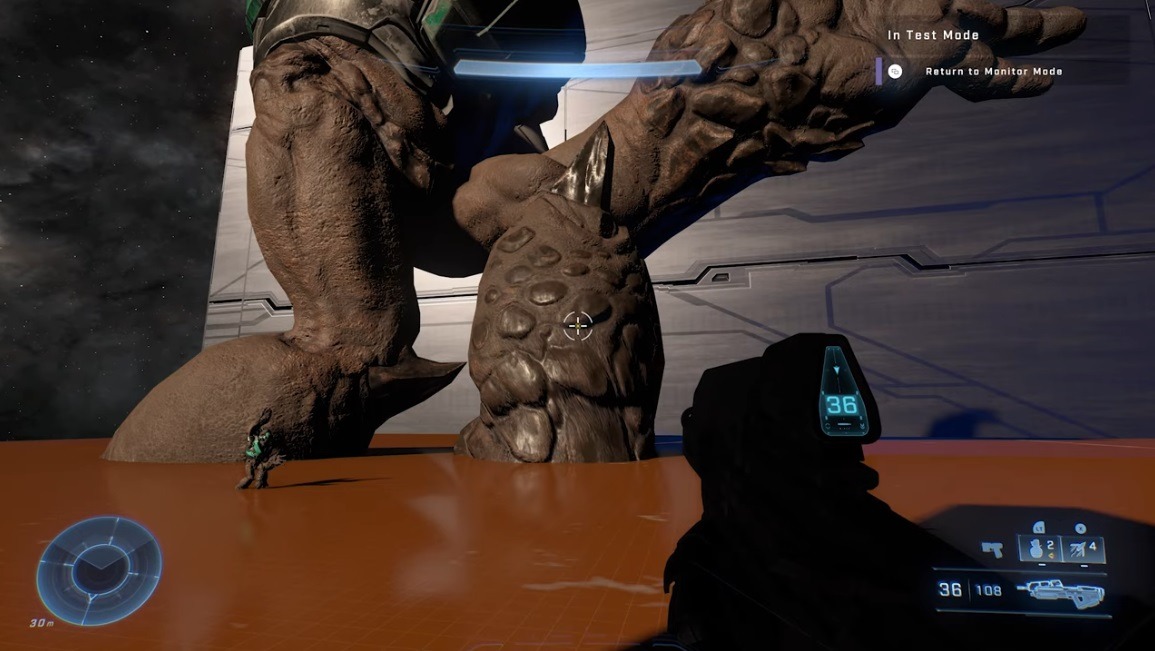
Task: Select the frag grenade slot
Action: 1039,548
